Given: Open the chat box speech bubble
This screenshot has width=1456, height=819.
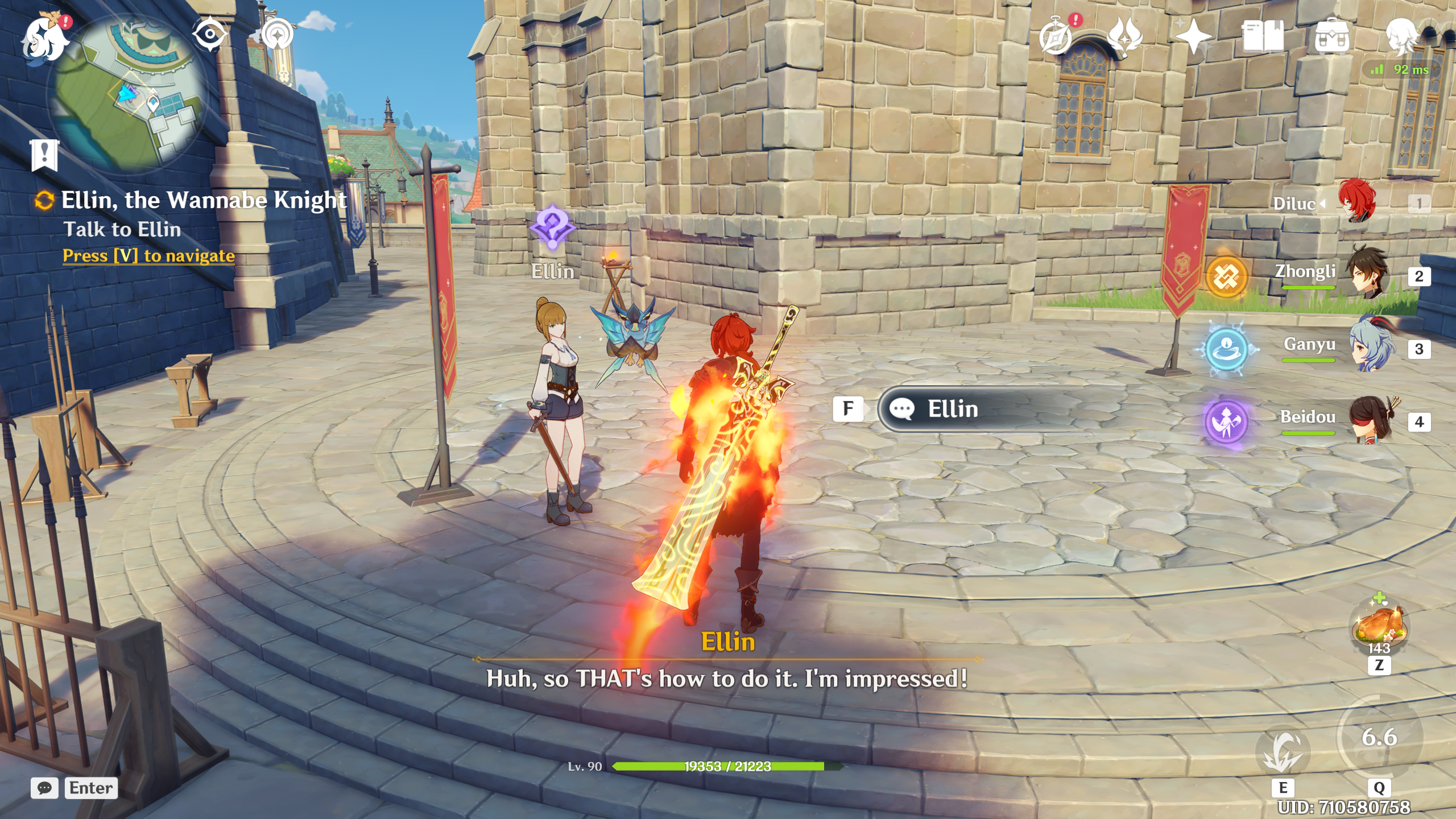Looking at the screenshot, I should (x=44, y=788).
